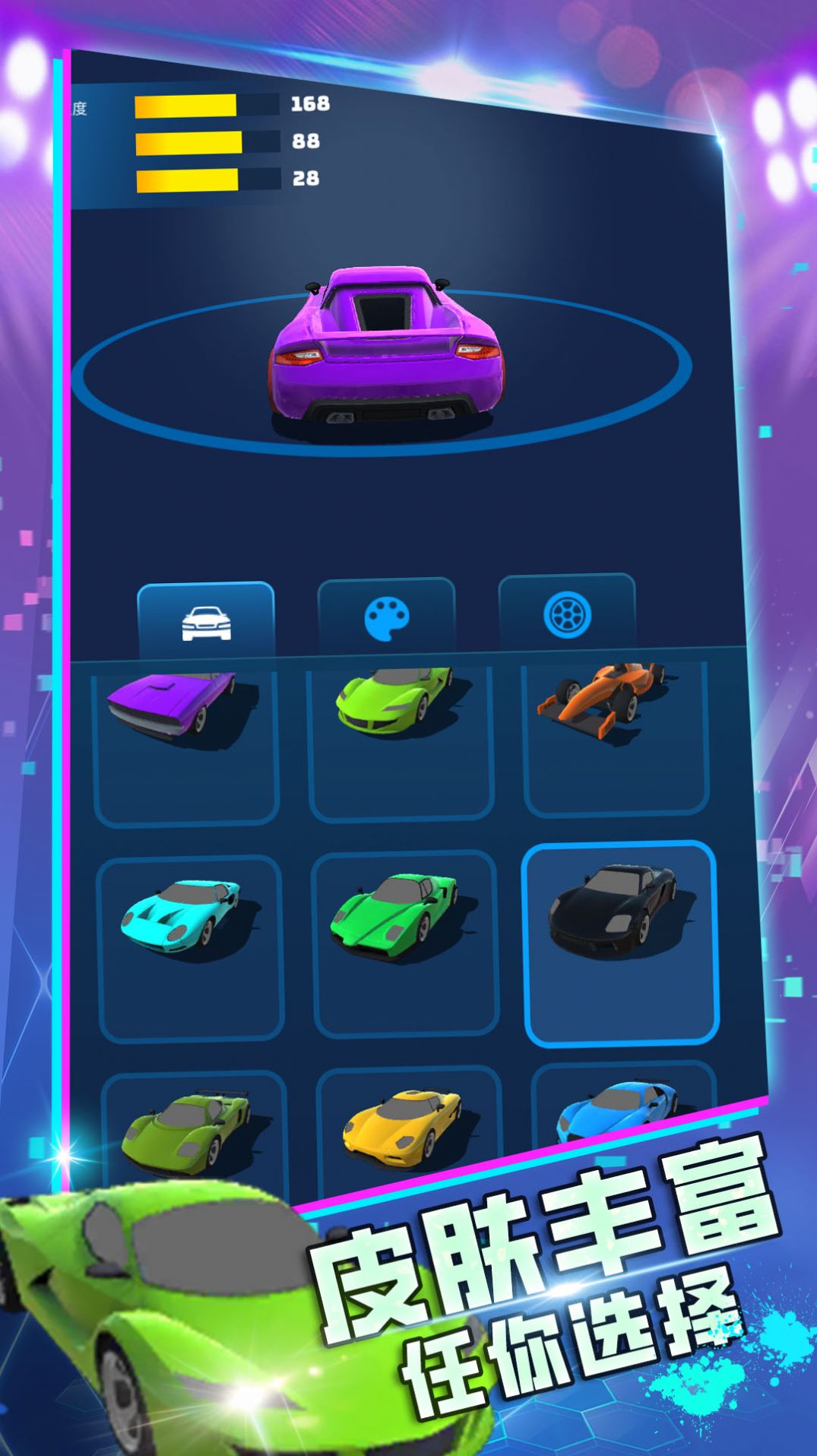
Task: Pick the blue supercar tile
Action: [x=620, y=1111]
